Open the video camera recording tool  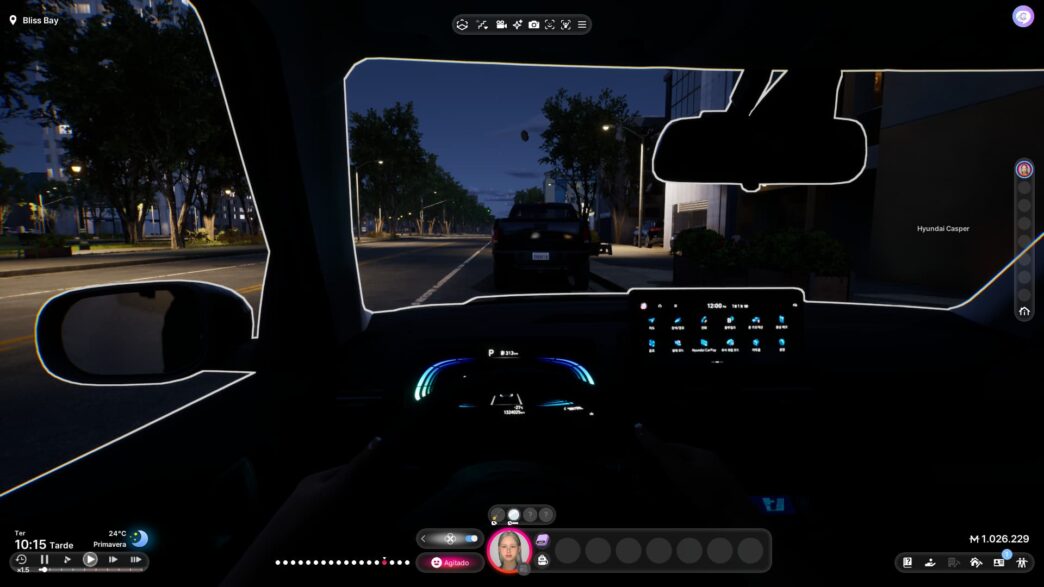click(501, 24)
